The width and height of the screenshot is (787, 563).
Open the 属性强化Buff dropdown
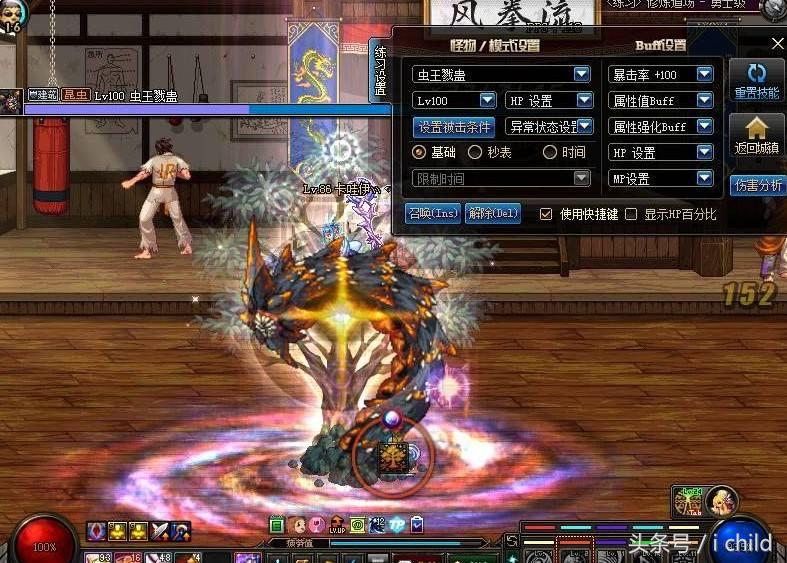pyautogui.click(x=704, y=127)
